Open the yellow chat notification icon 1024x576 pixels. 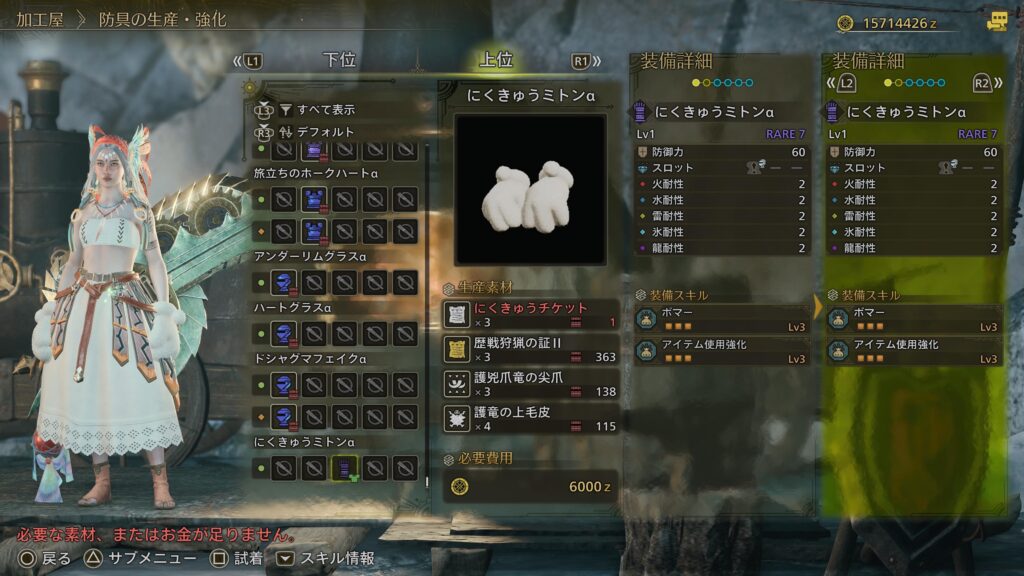[996, 21]
